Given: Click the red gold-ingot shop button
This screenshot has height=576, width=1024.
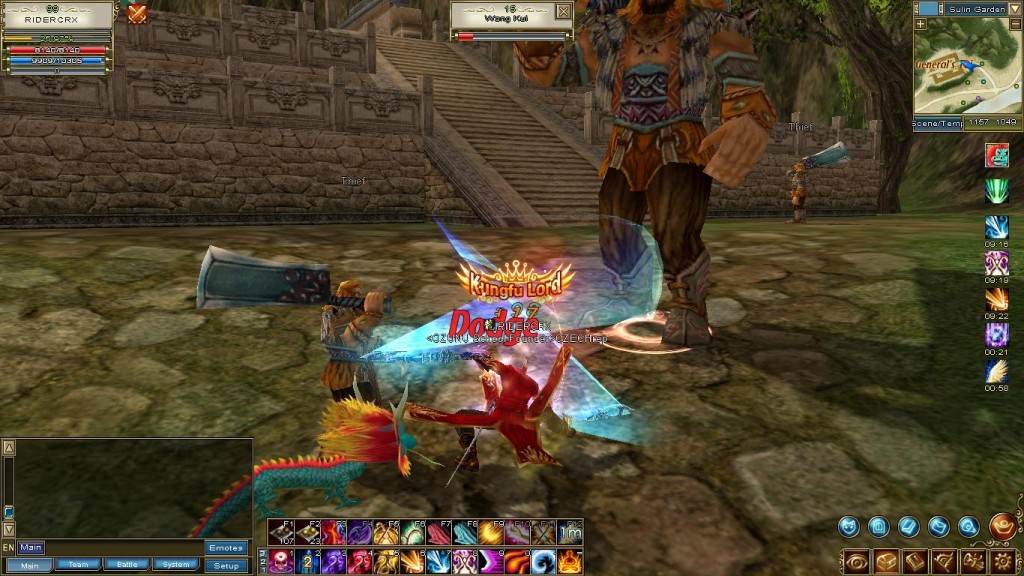Looking at the screenshot, I should pyautogui.click(x=1003, y=525).
